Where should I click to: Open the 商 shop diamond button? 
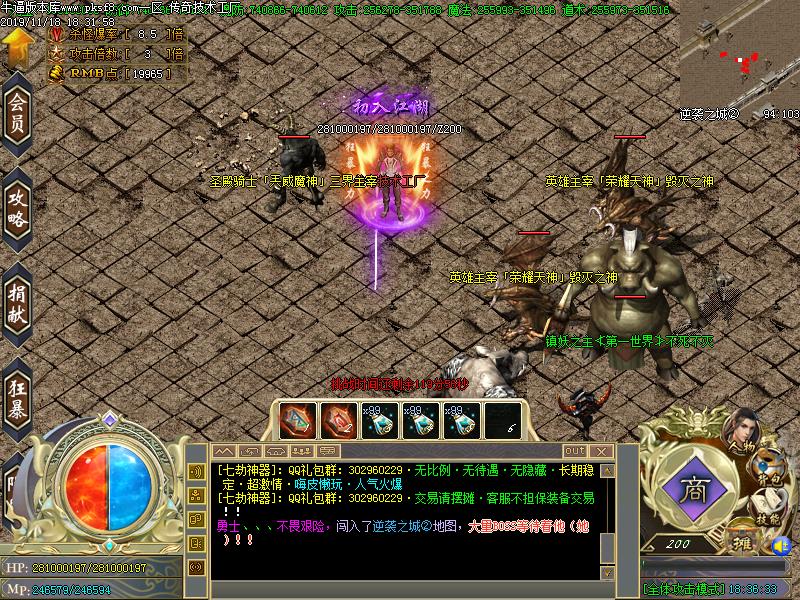(691, 490)
